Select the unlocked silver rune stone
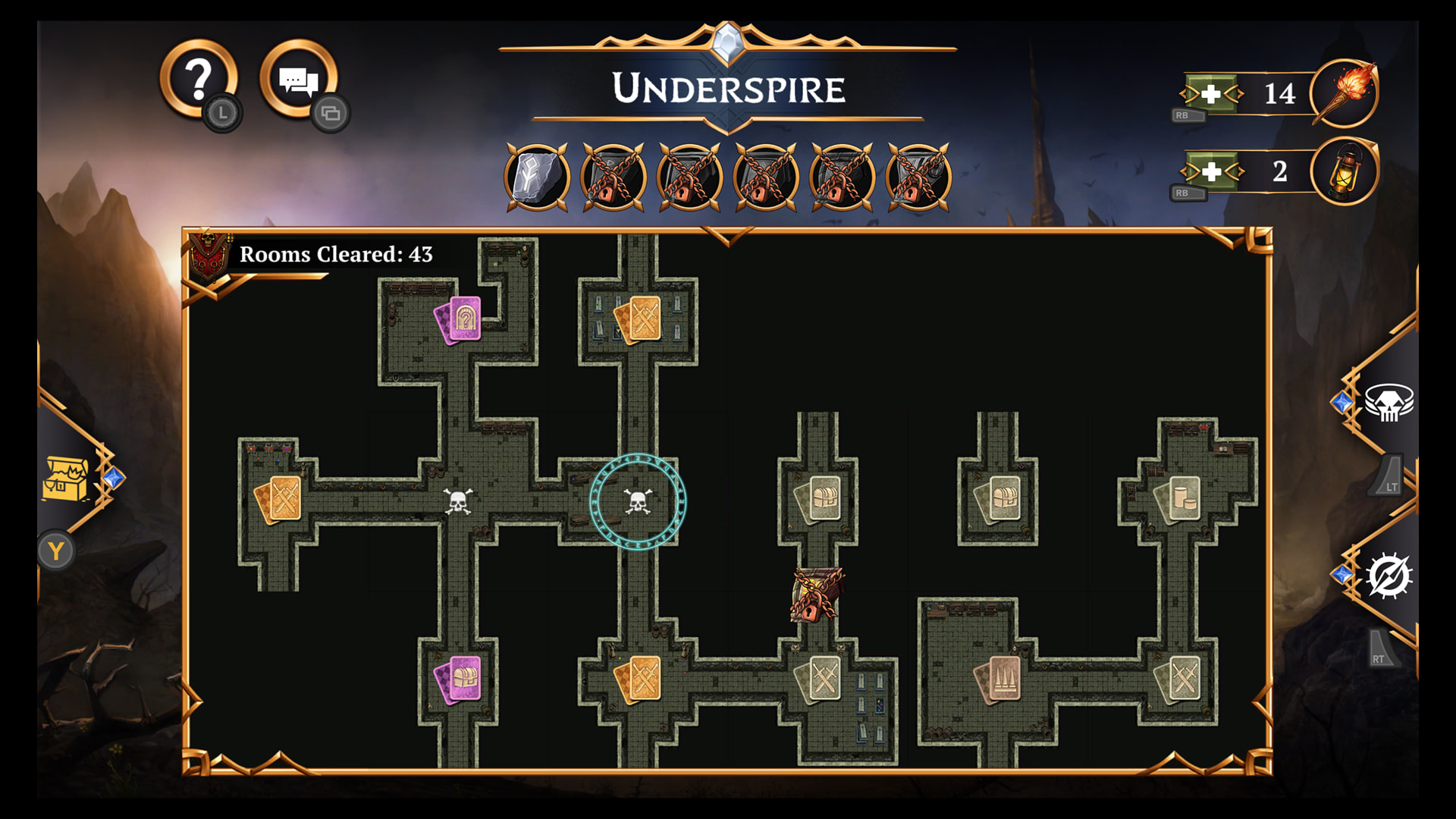Screen dimensions: 1456x819 click(x=537, y=177)
